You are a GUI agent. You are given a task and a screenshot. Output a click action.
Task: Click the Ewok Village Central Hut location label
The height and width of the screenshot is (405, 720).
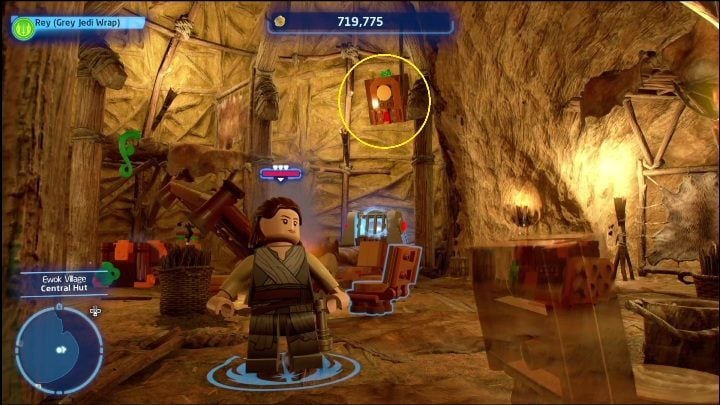tap(62, 283)
